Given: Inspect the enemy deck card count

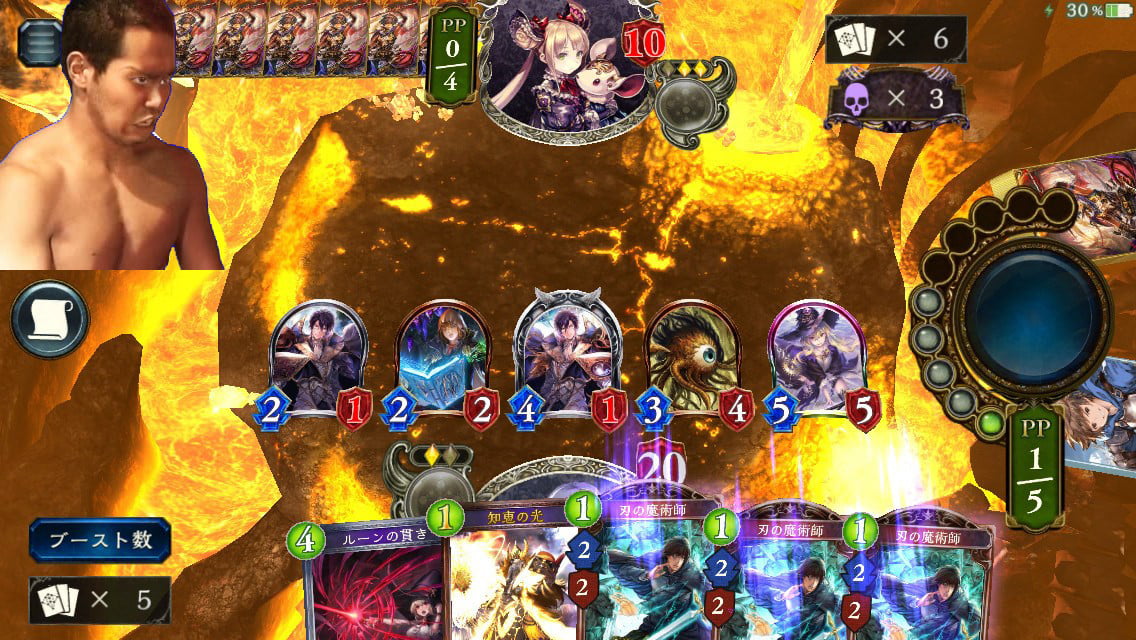Looking at the screenshot, I should [895, 40].
